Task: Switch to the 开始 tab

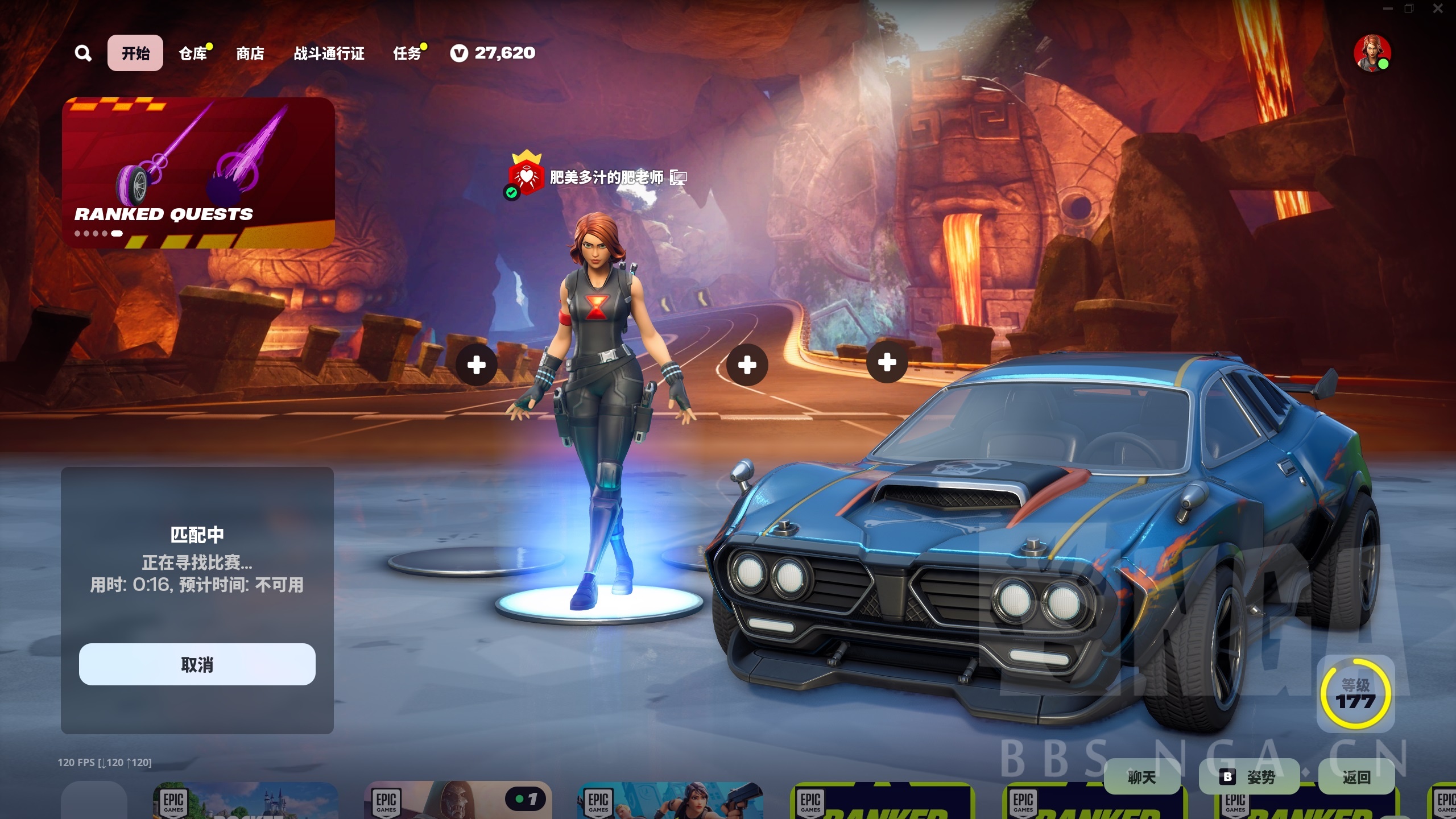Action: click(x=135, y=53)
